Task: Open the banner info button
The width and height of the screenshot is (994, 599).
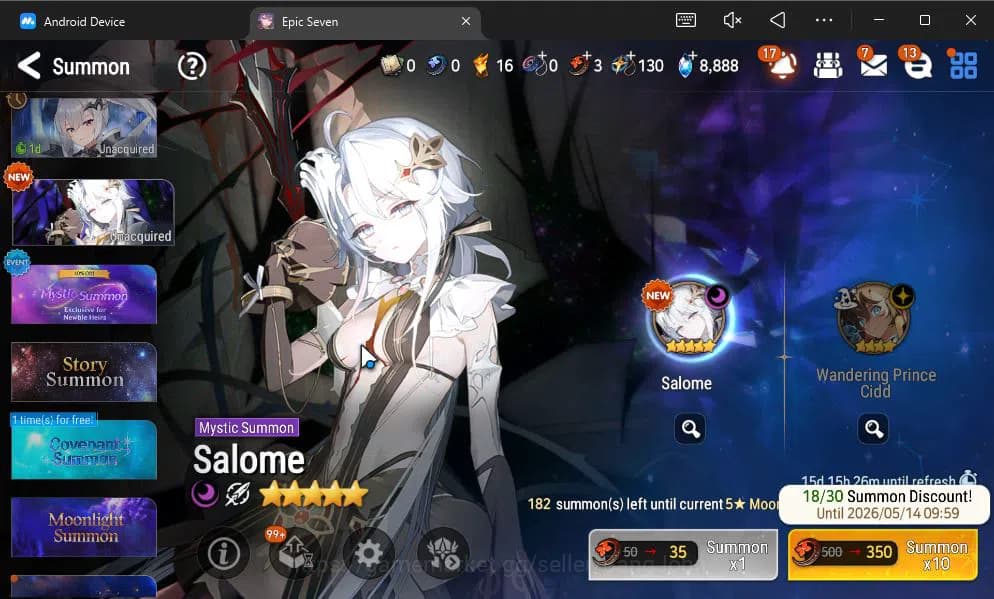Action: tap(222, 554)
